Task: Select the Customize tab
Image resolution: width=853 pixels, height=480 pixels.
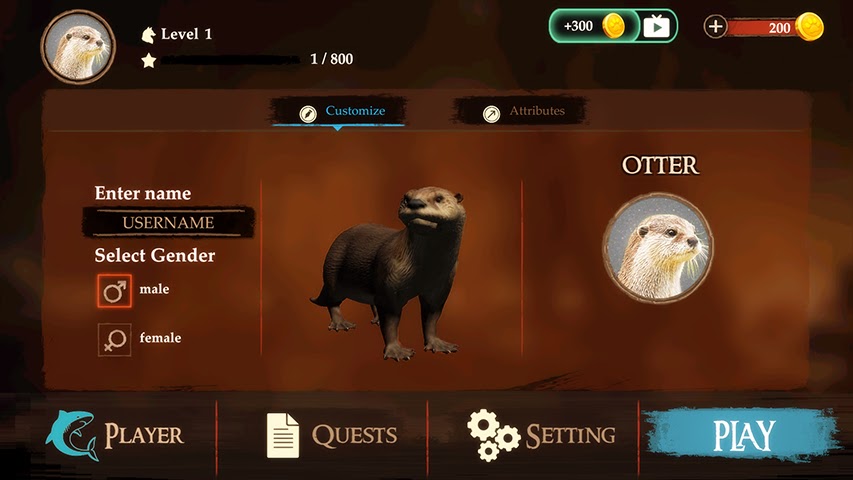Action: (342, 112)
